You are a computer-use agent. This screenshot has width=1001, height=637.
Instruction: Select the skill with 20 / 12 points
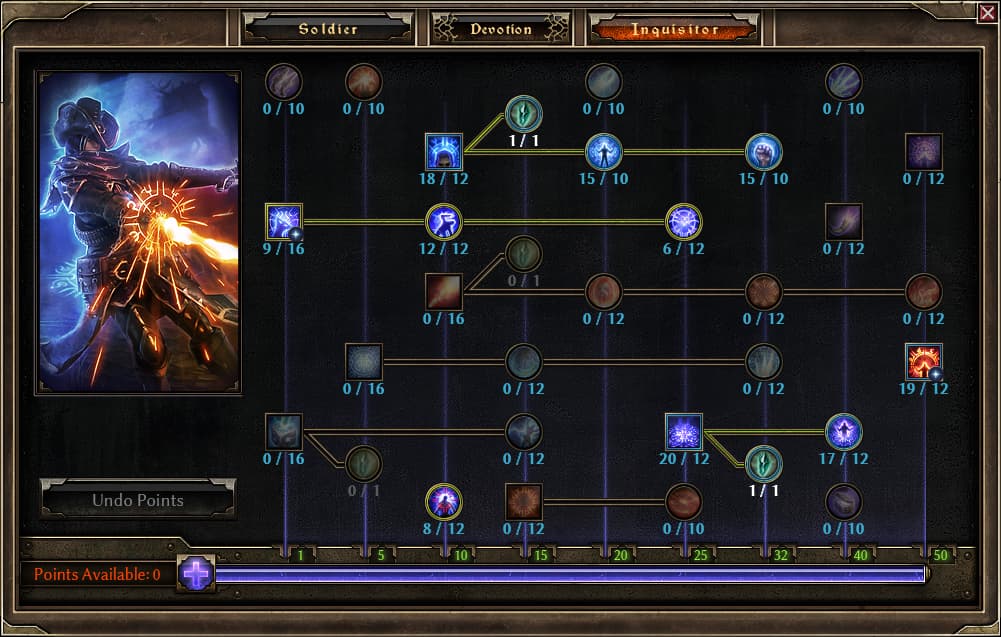click(x=684, y=432)
